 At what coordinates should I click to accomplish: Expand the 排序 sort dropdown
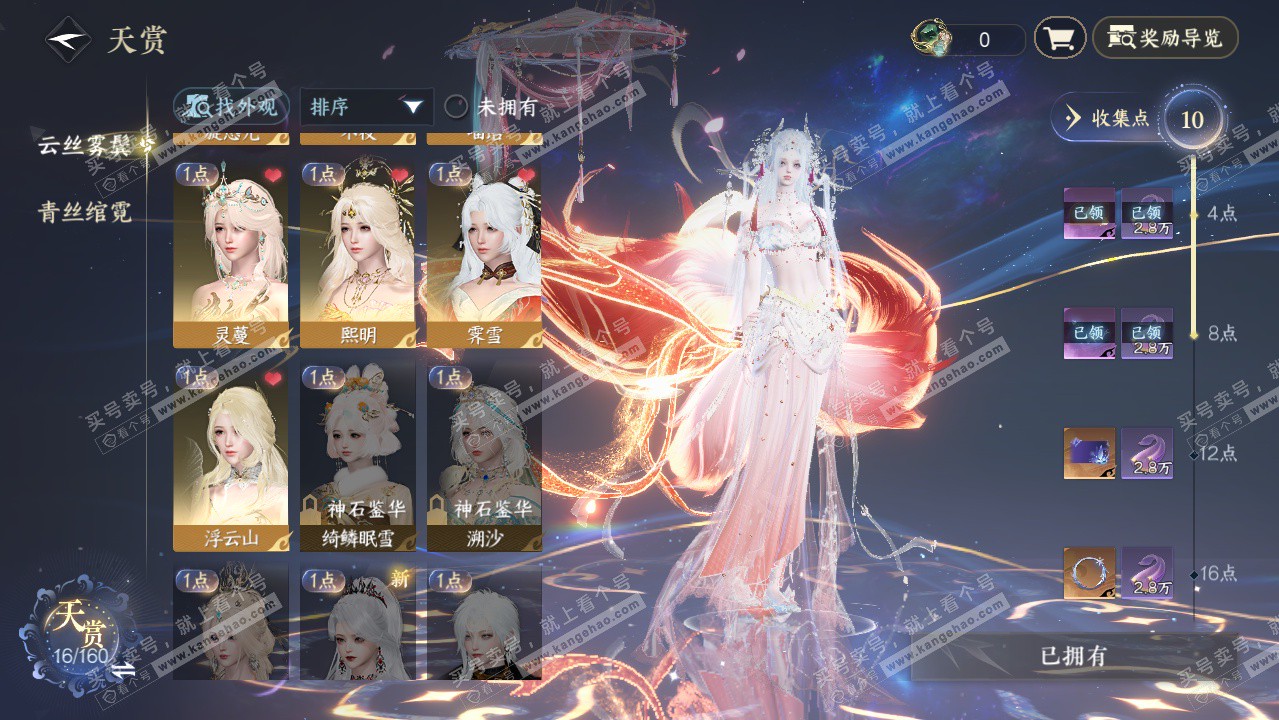point(366,107)
